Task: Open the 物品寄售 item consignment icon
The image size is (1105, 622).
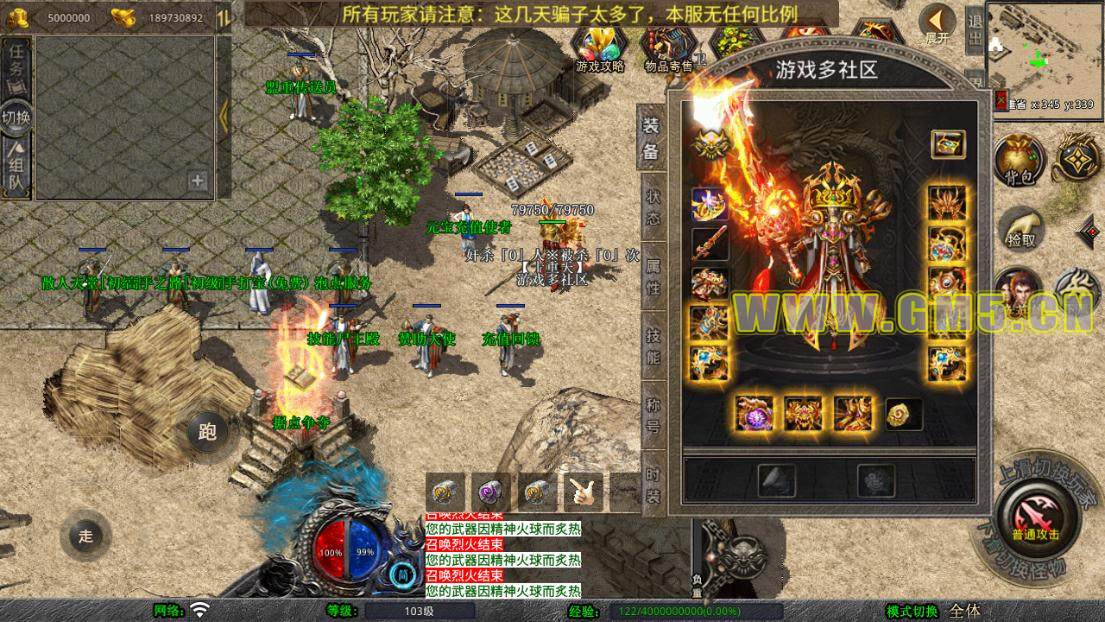Action: 668,47
